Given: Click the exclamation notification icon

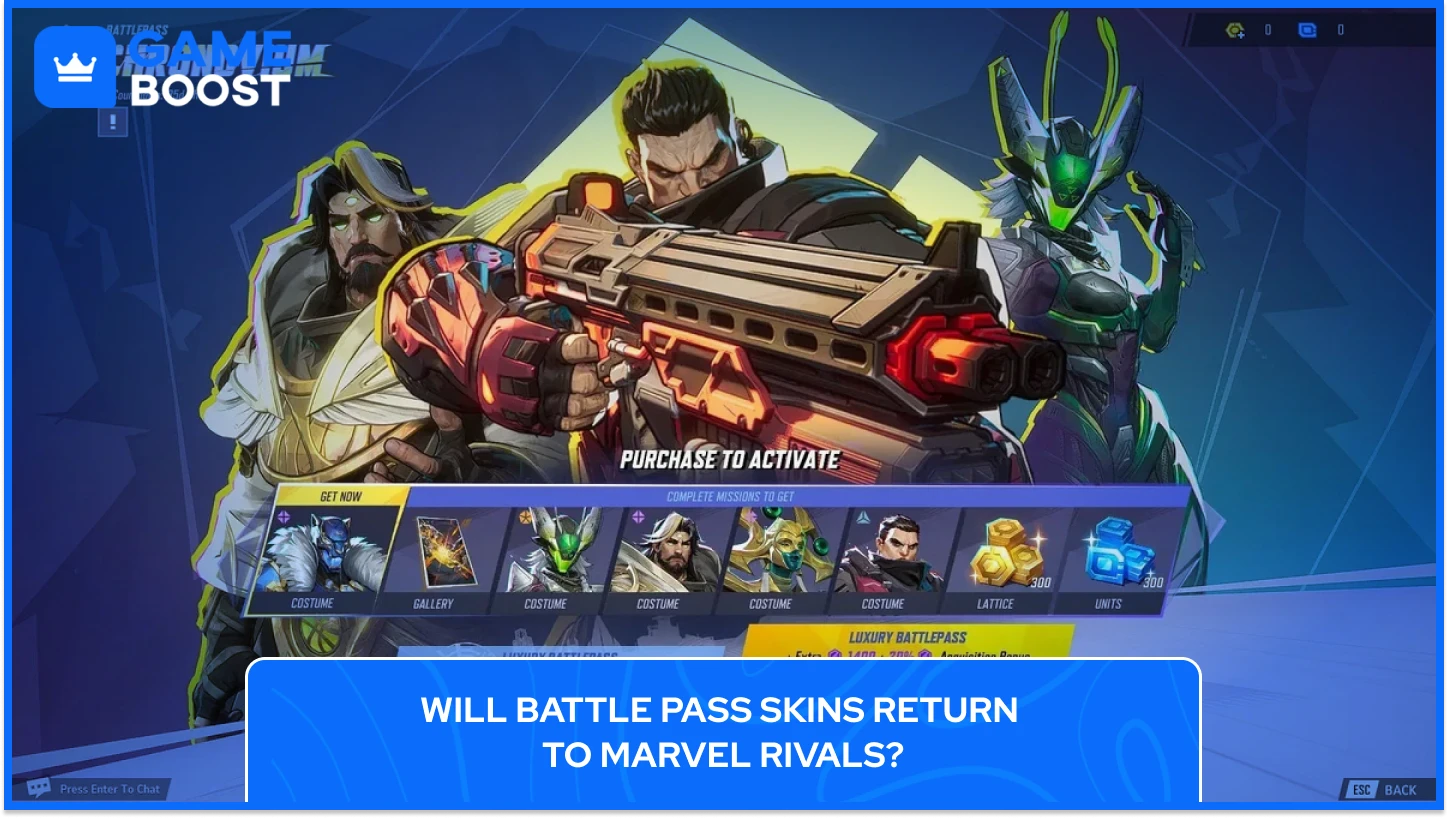Looking at the screenshot, I should tap(112, 124).
